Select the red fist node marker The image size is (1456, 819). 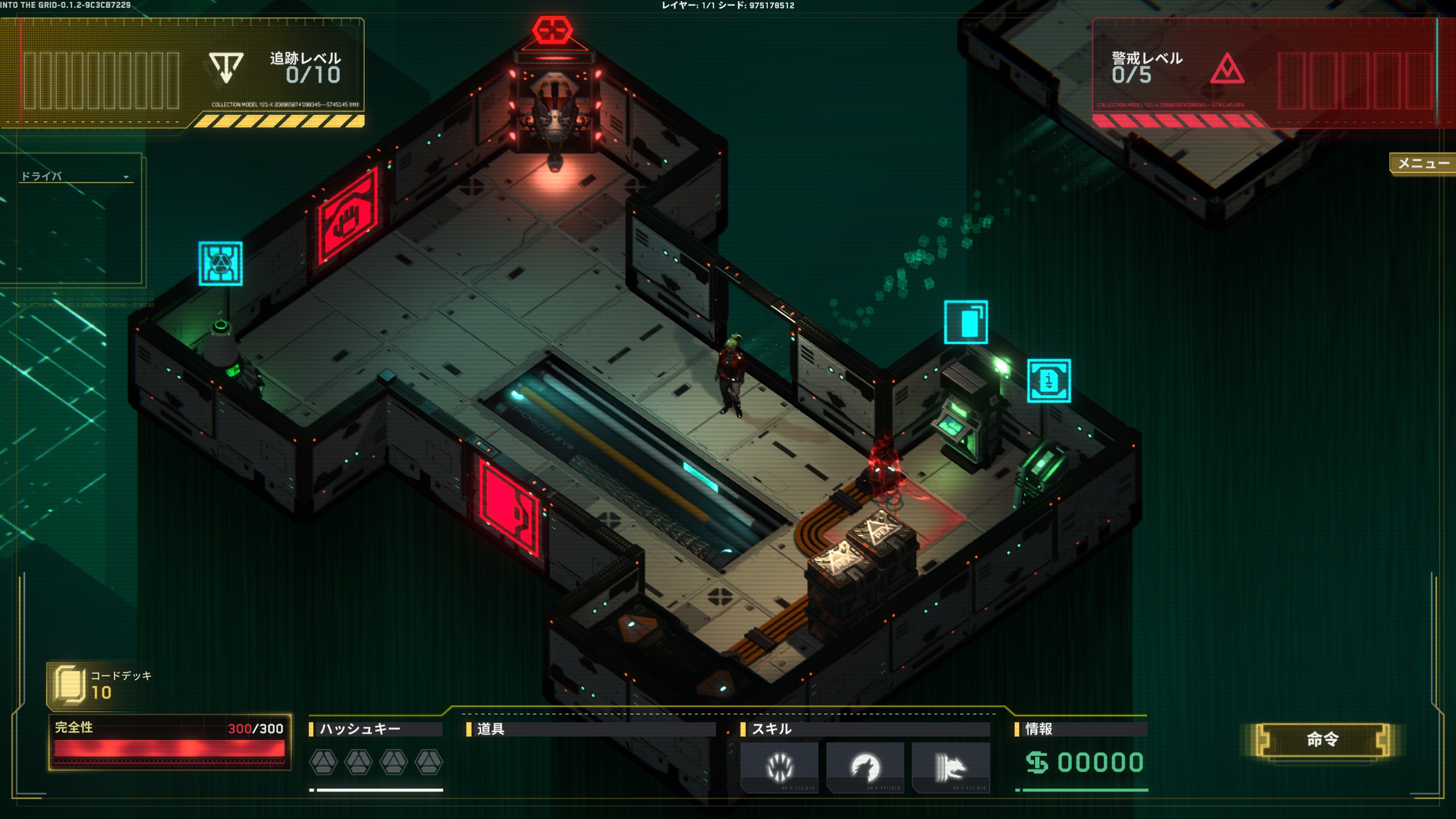[348, 217]
